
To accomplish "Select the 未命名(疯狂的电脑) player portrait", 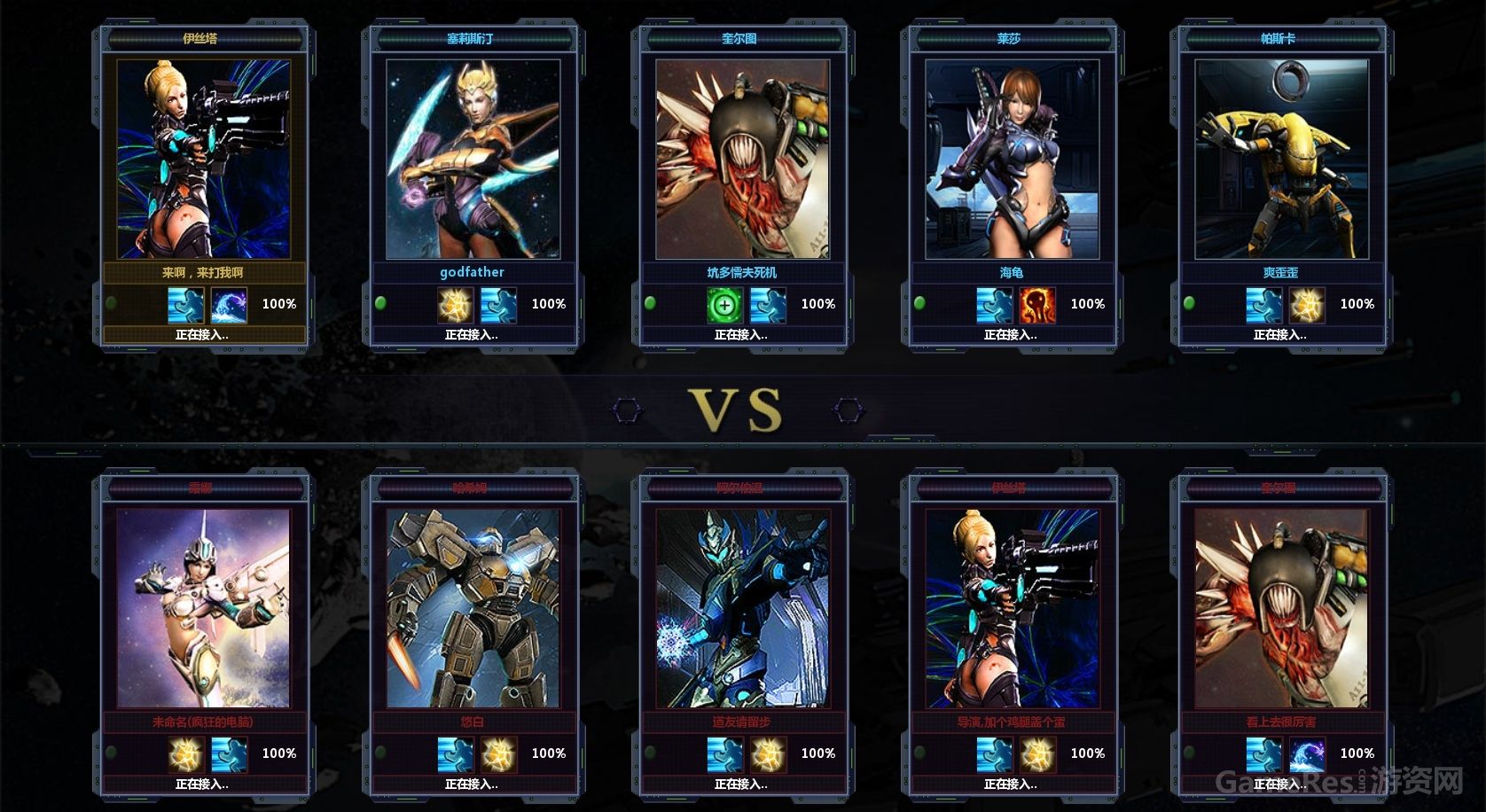I will [203, 608].
